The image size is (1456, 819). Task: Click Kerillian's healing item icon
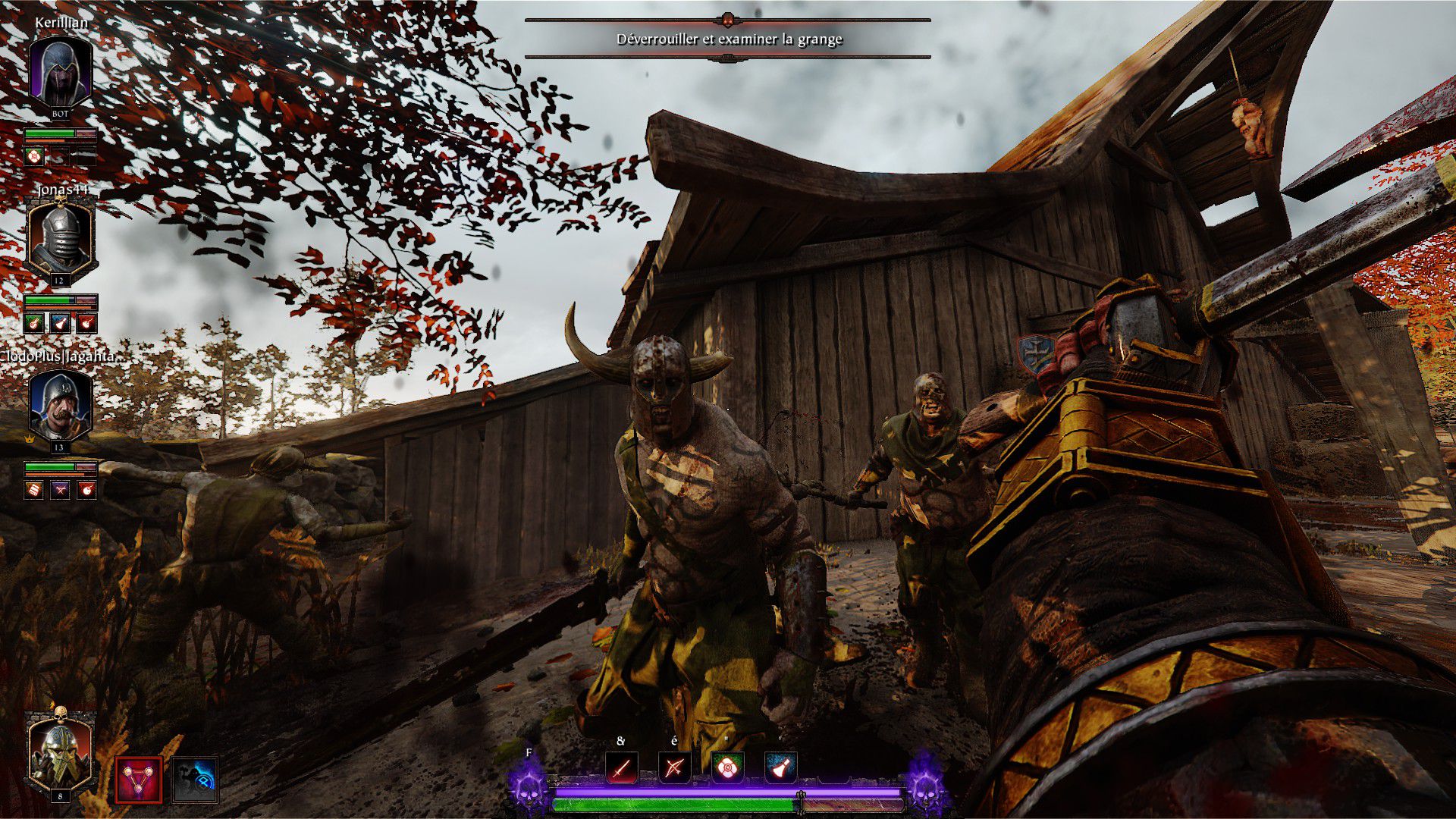click(34, 156)
